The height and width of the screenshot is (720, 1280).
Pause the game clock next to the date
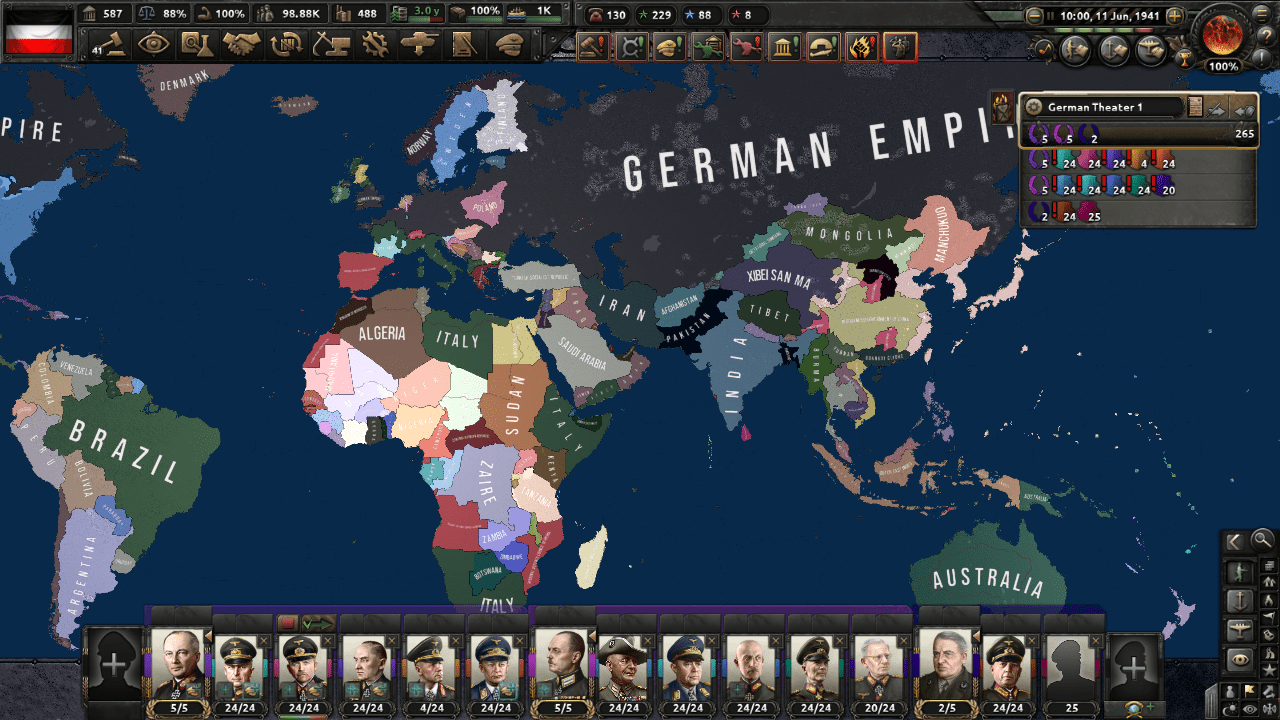pyautogui.click(x=1051, y=15)
